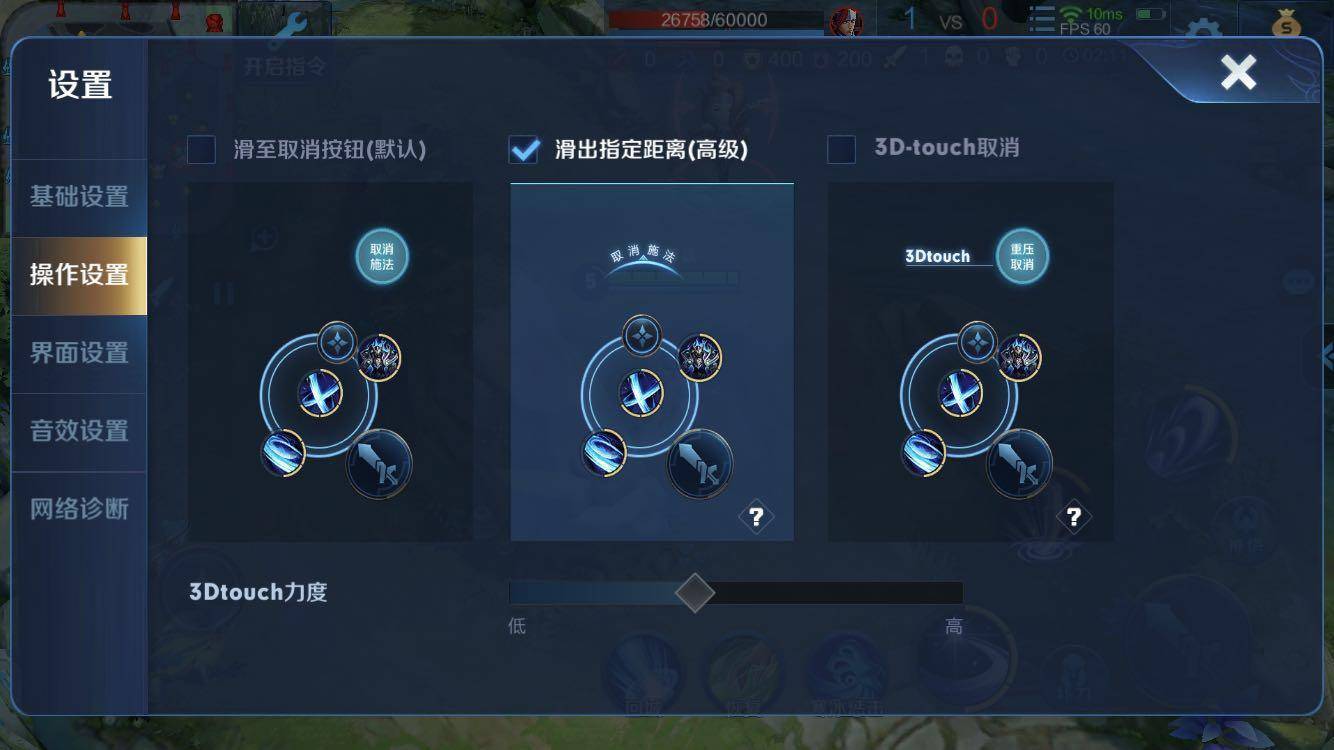The height and width of the screenshot is (750, 1334).
Task: Open 网络诊断 from the left sidebar
Action: coord(79,507)
